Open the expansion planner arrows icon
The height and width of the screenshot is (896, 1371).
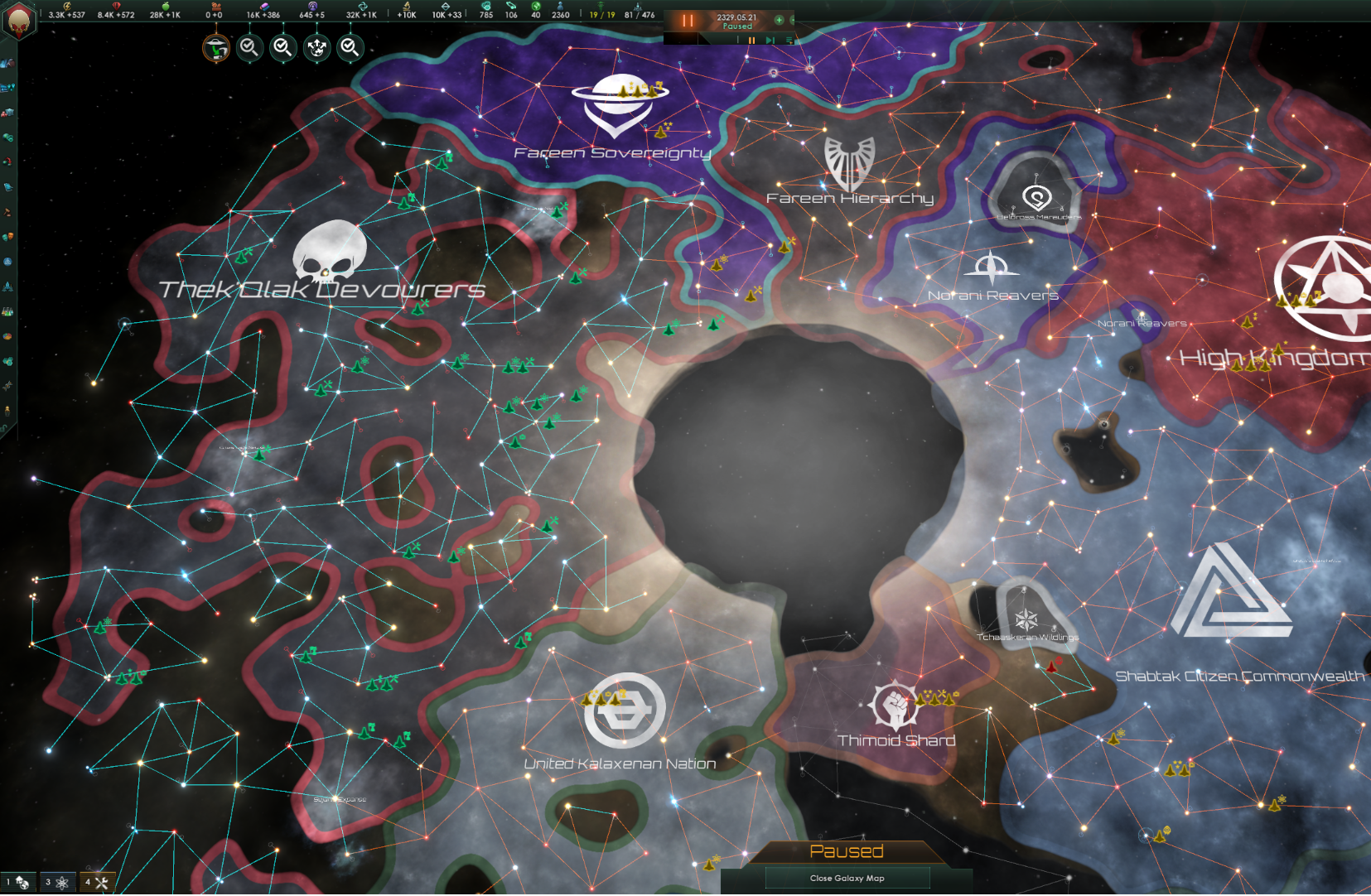click(316, 47)
